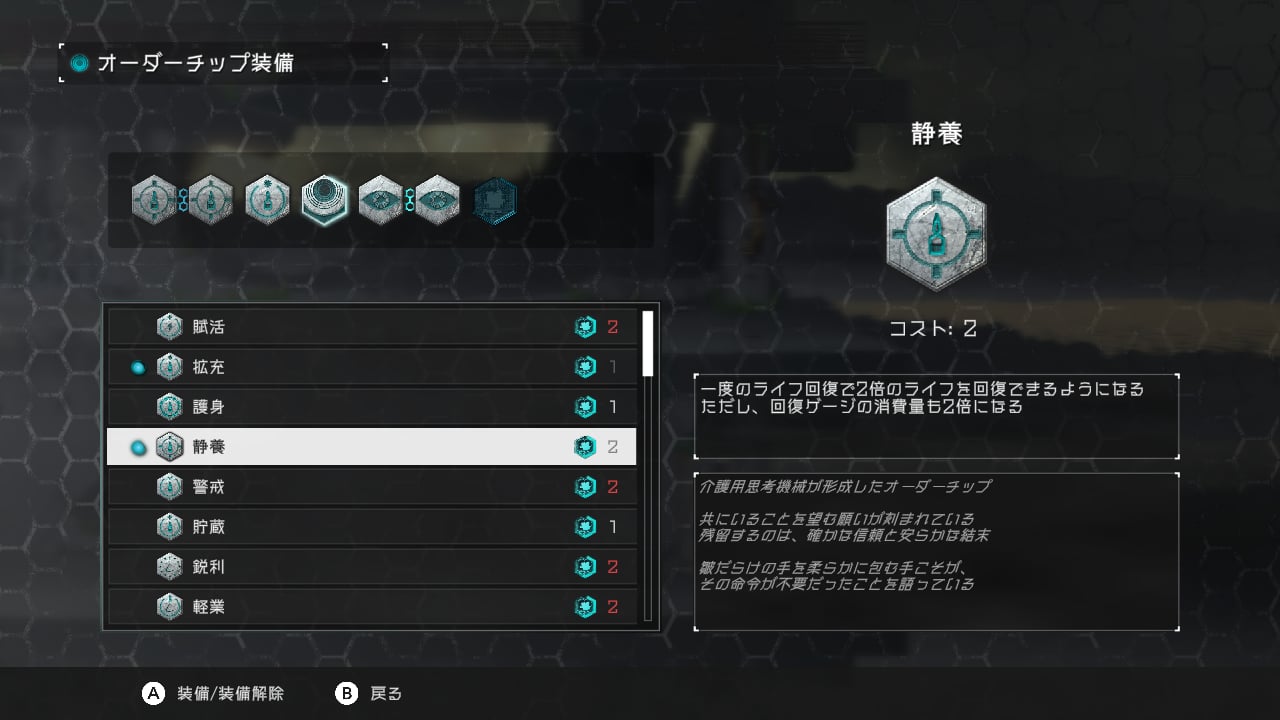The image size is (1280, 720).
Task: Click the chip effect description box
Action: coord(935,415)
